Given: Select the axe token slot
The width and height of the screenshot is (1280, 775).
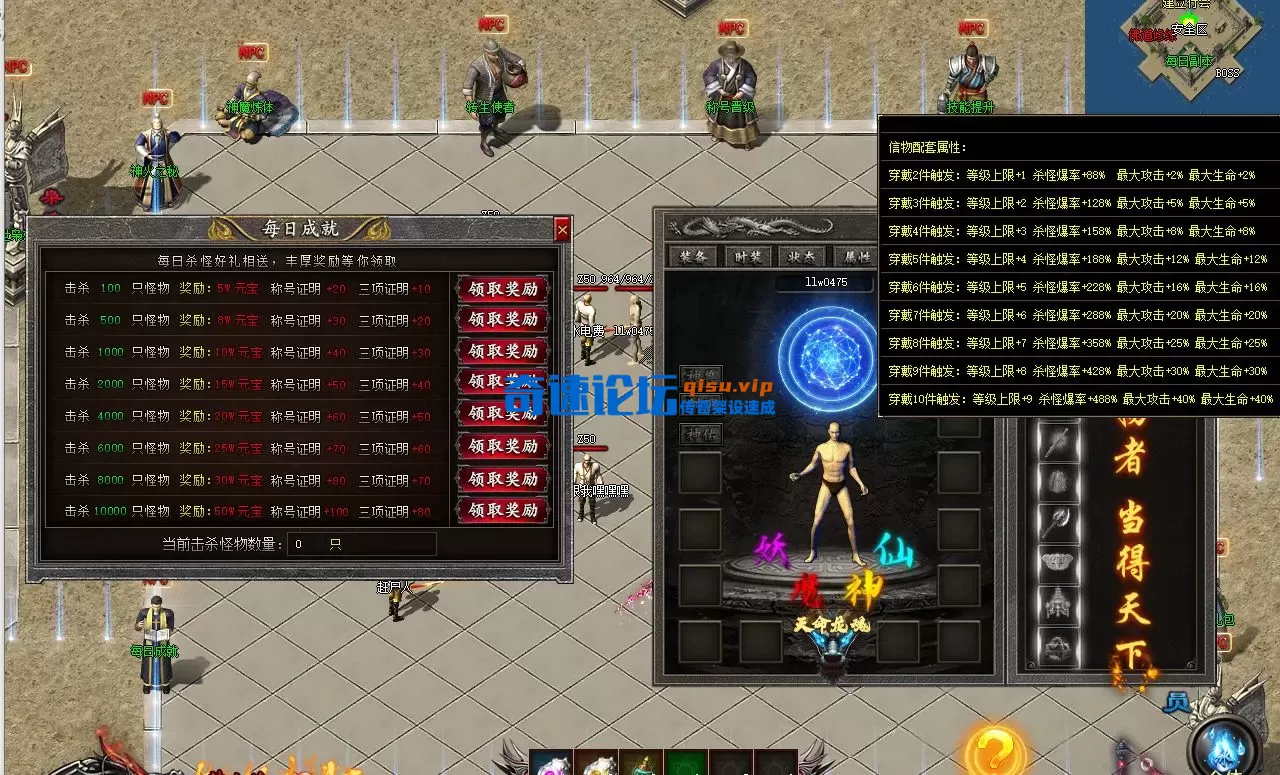Looking at the screenshot, I should [x=1058, y=522].
